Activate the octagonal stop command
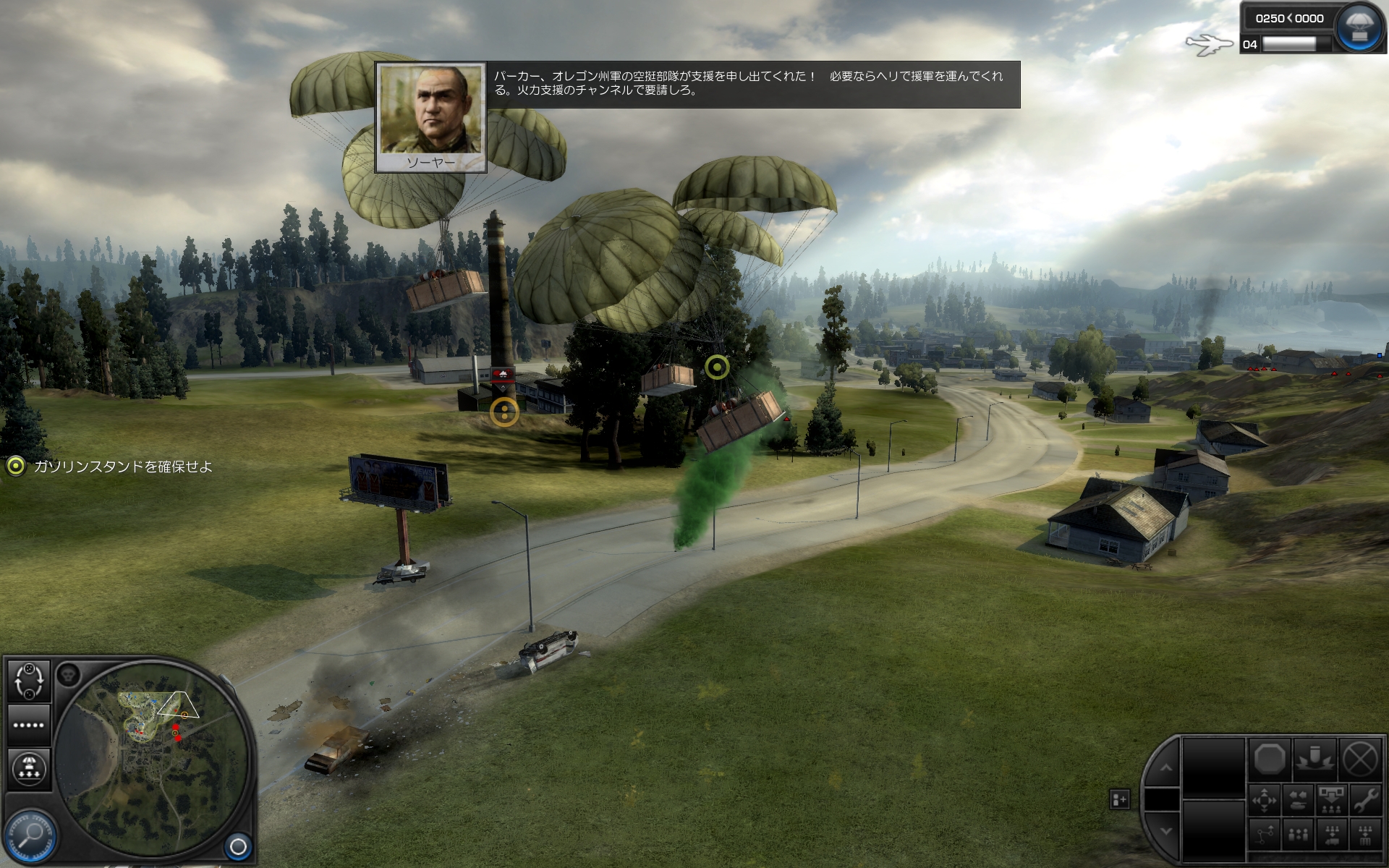Screen dimensions: 1389x868 click(x=1270, y=759)
